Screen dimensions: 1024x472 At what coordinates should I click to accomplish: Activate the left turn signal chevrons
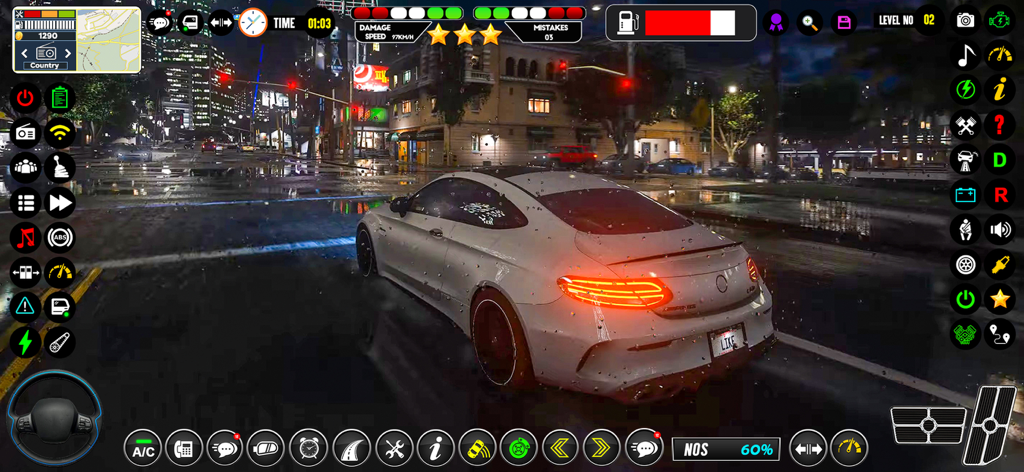pyautogui.click(x=560, y=448)
